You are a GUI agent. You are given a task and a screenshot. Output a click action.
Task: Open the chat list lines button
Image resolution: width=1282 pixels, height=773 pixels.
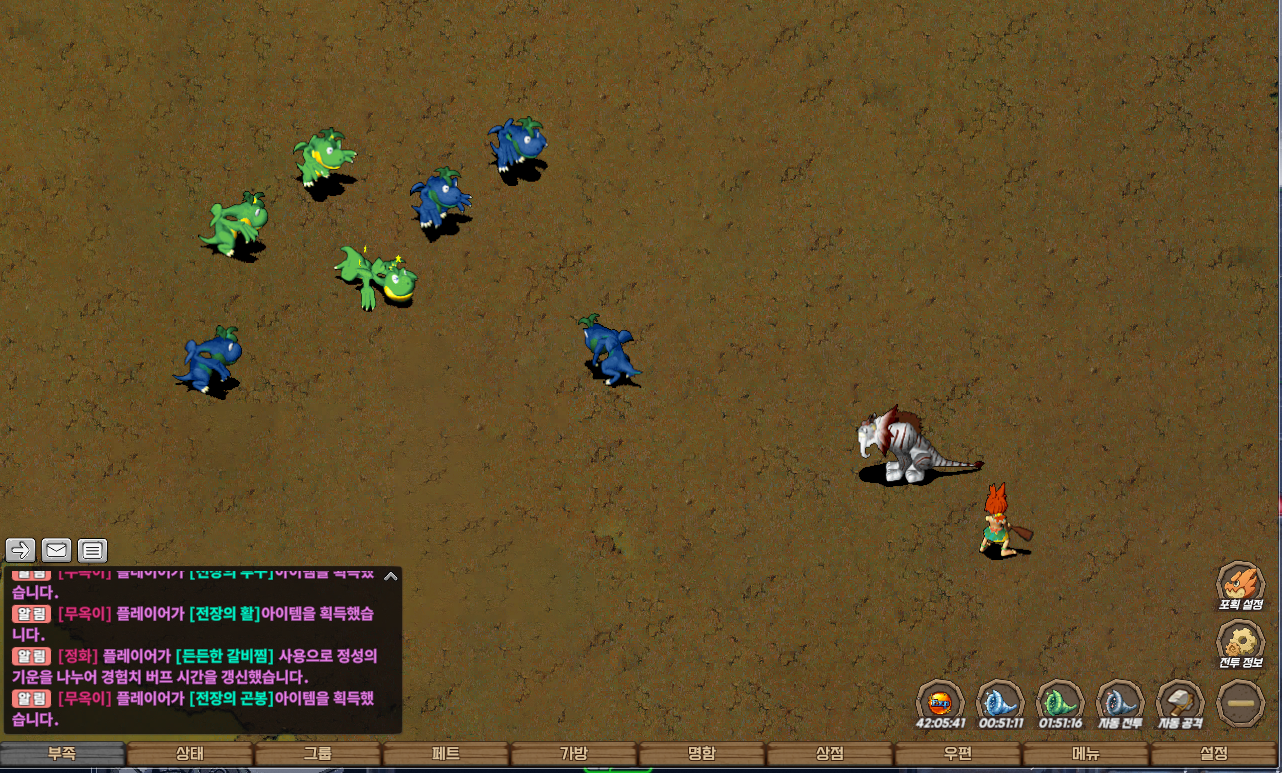[92, 550]
